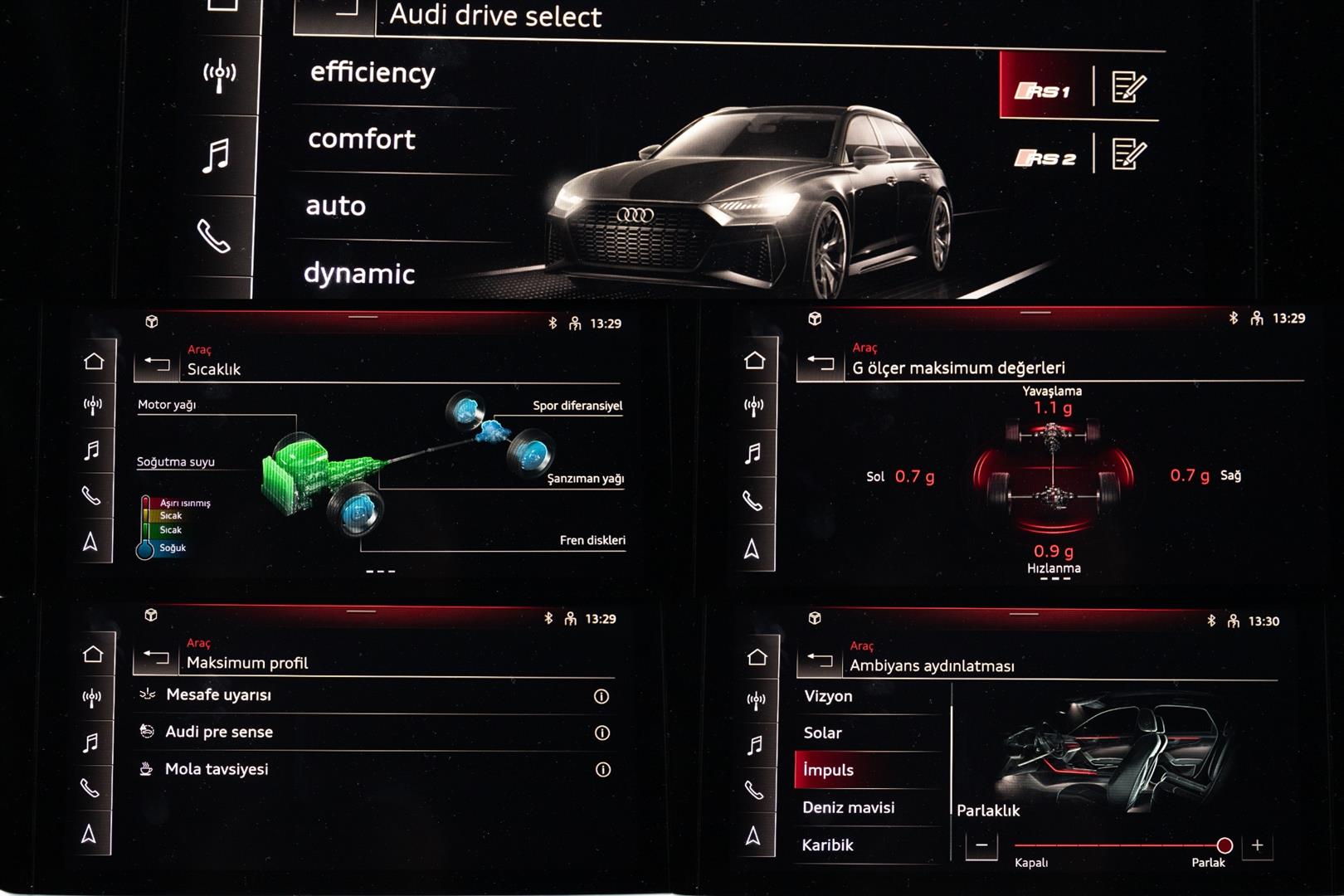Select the İmpuls lighting profile
1344x896 pixels.
click(x=828, y=770)
